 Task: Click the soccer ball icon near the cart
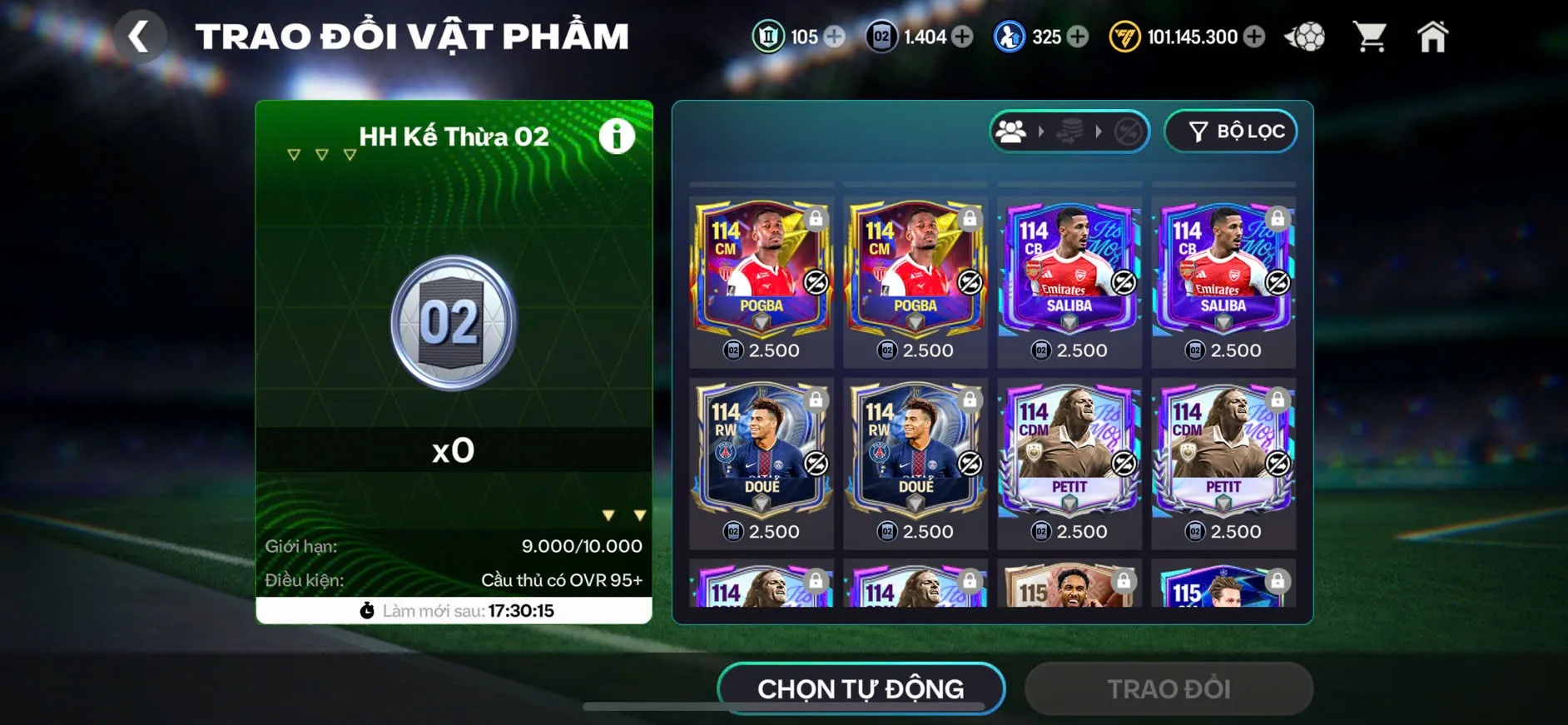click(1305, 35)
